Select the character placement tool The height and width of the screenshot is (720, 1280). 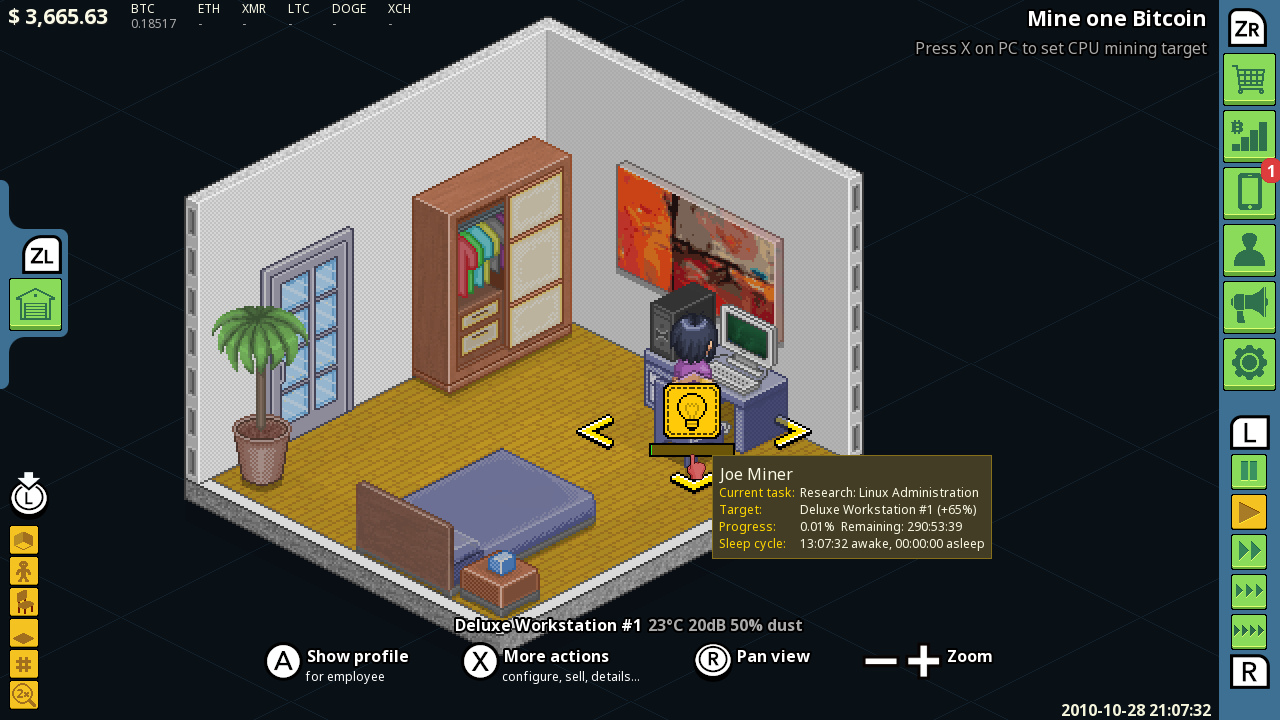click(24, 570)
